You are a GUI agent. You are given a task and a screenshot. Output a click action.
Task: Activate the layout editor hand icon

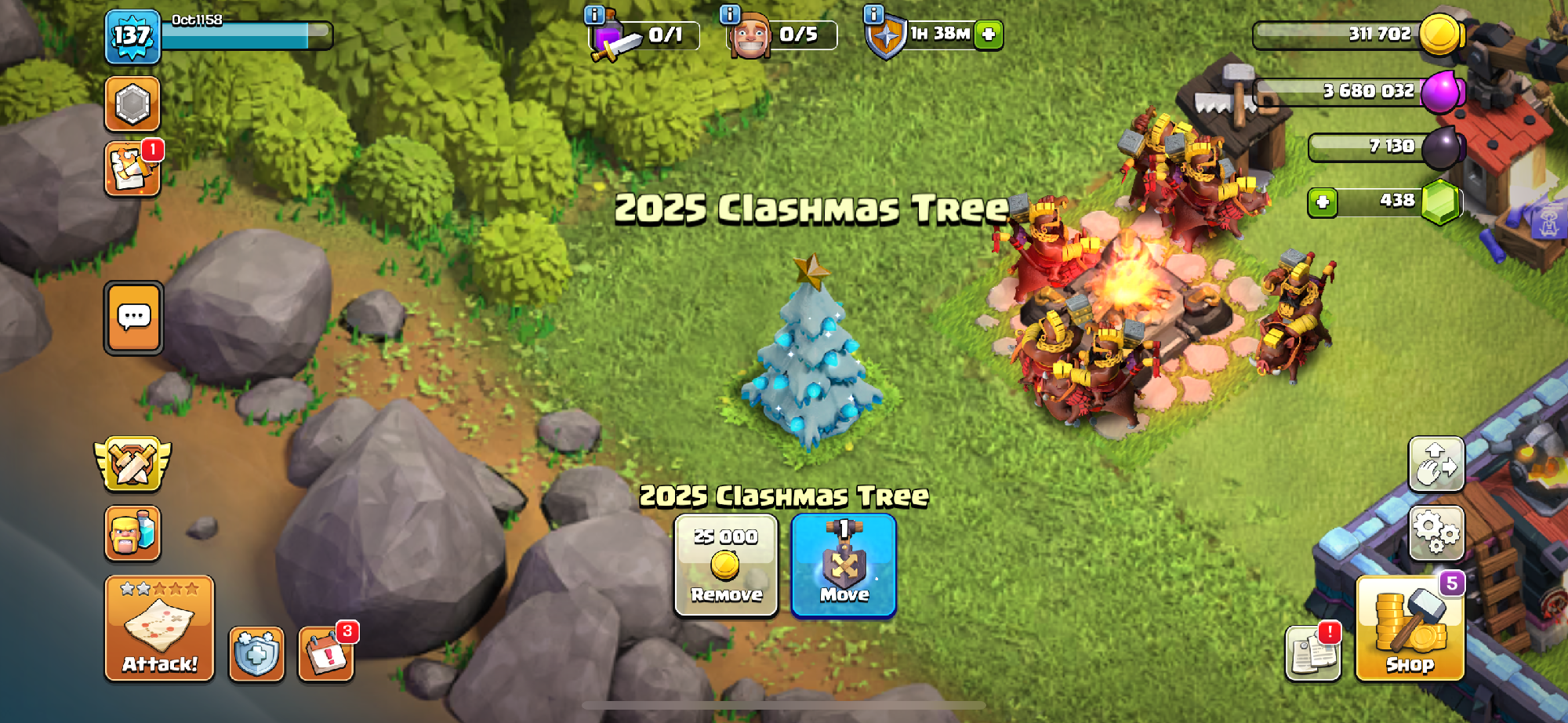coord(1436,464)
